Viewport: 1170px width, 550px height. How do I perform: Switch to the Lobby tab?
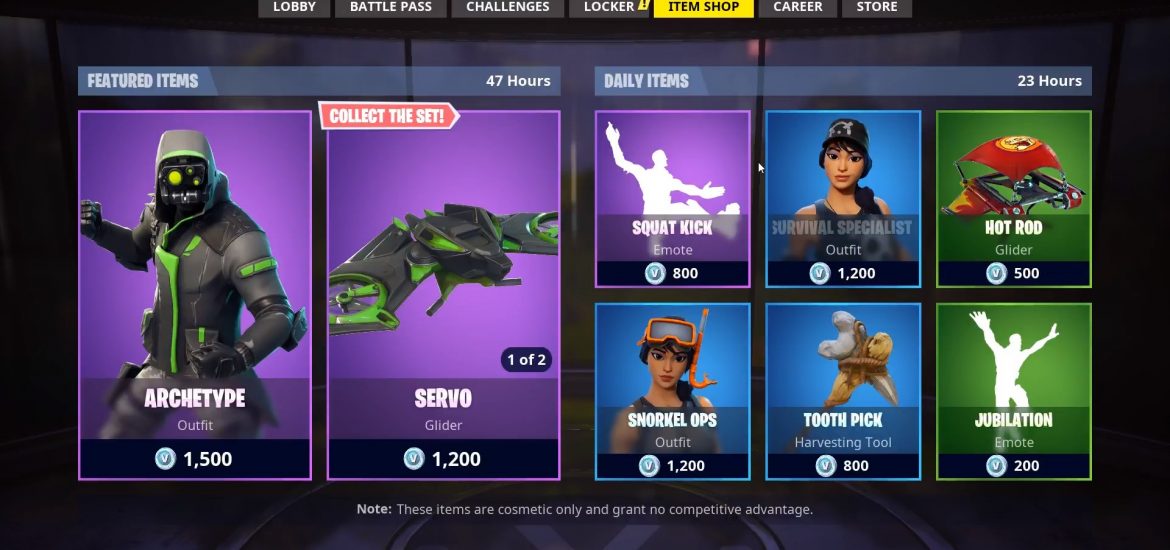pos(294,8)
